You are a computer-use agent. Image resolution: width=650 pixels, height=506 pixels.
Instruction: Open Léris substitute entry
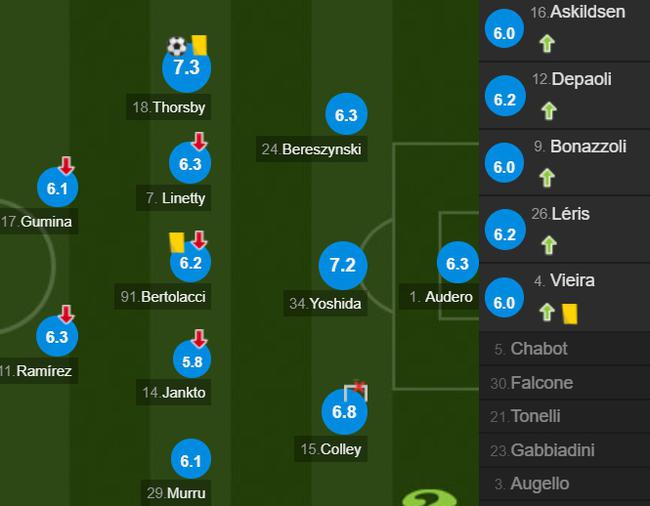pyautogui.click(x=566, y=229)
